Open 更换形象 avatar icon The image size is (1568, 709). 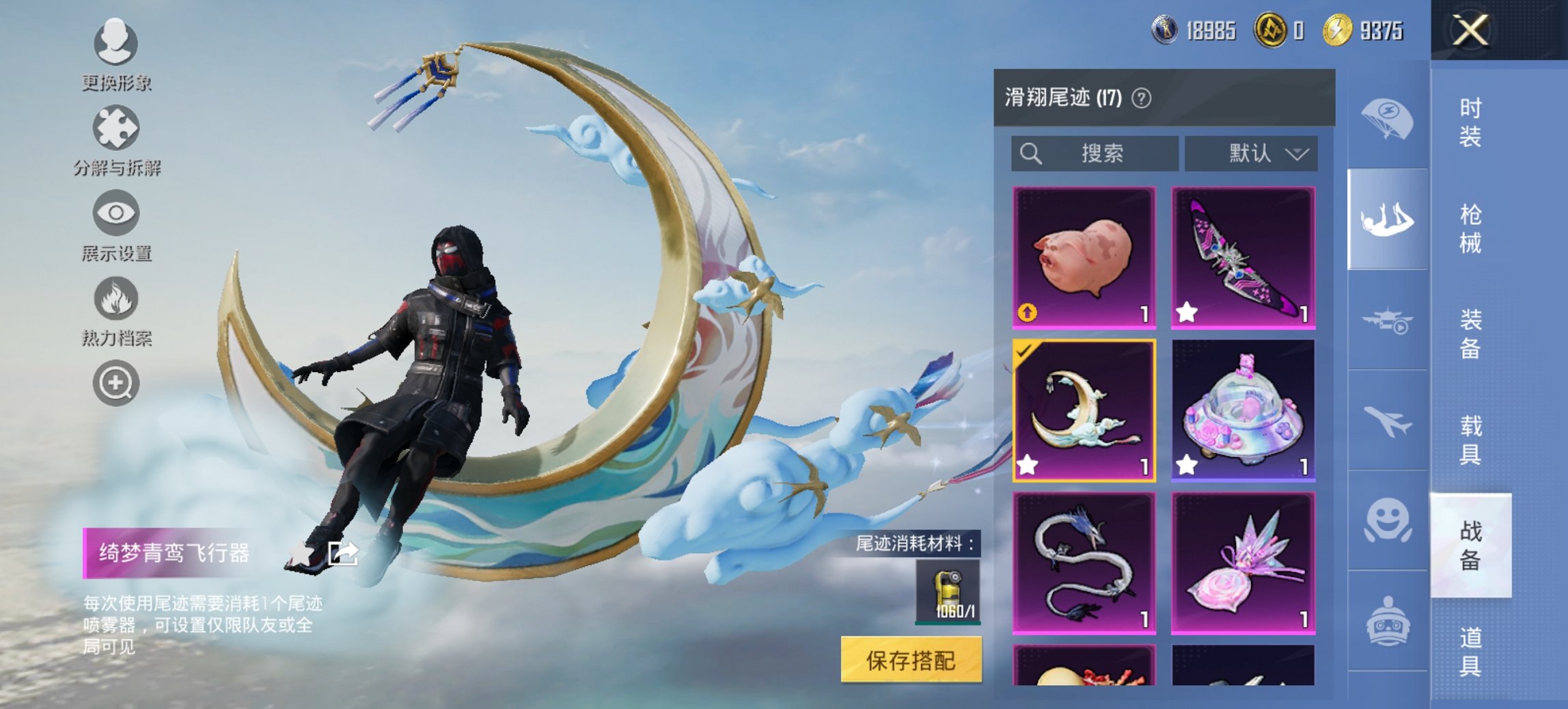click(115, 44)
